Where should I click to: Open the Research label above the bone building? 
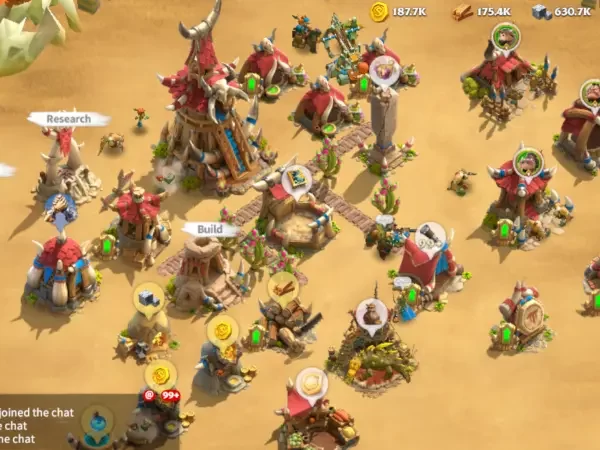point(68,119)
